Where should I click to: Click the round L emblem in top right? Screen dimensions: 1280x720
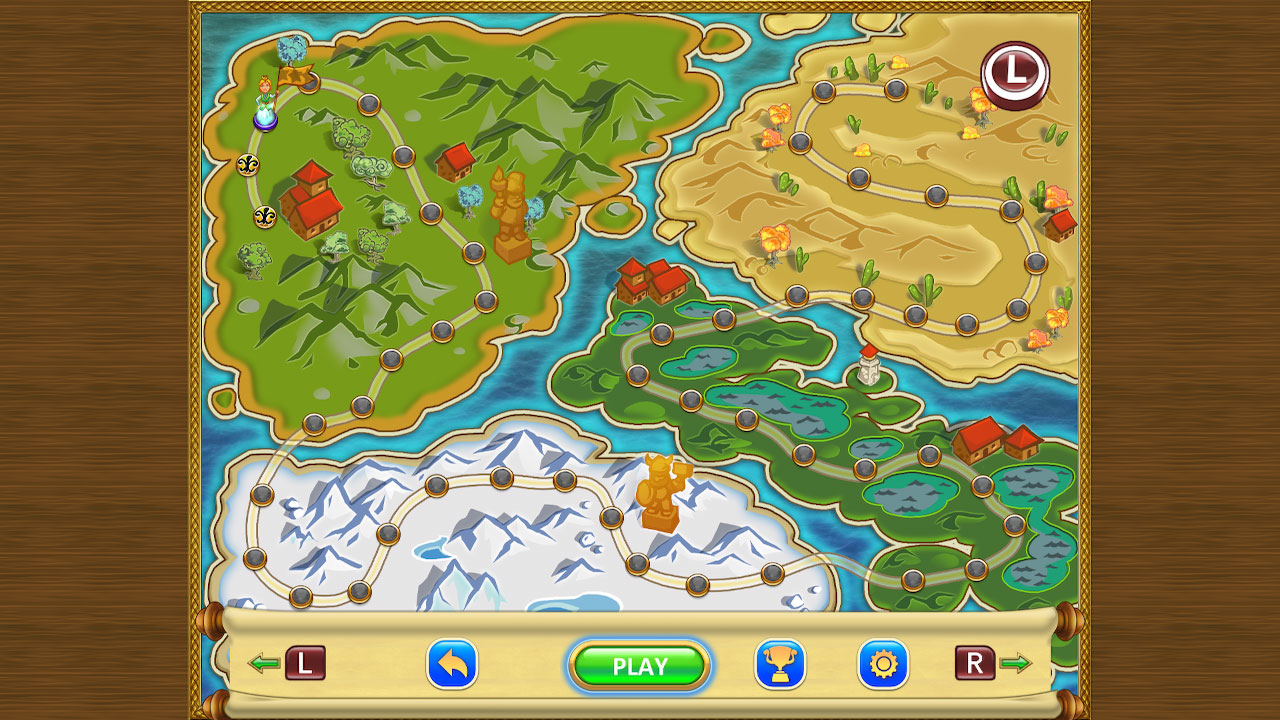[x=1014, y=77]
